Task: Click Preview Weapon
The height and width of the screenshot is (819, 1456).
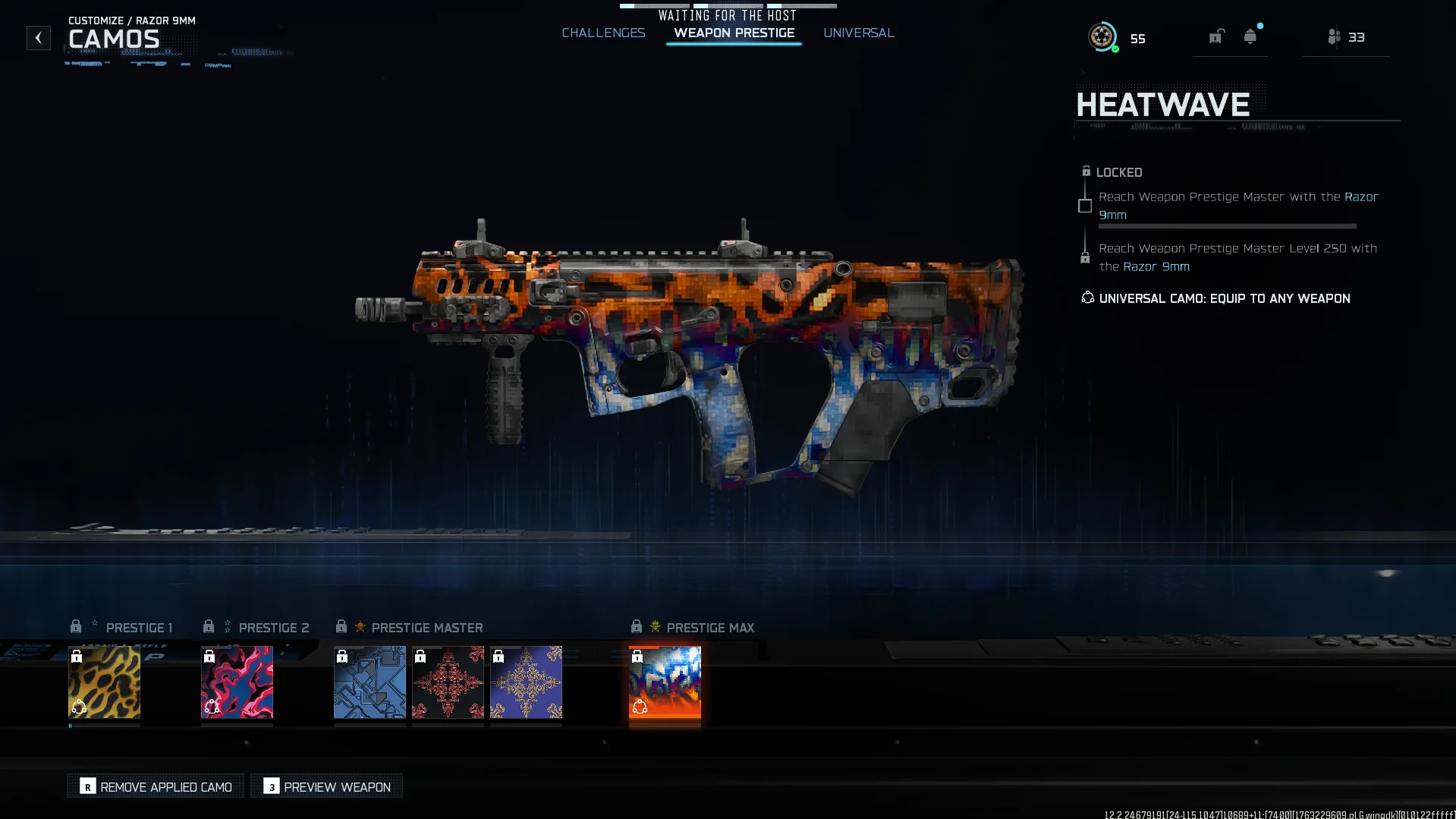Action: (x=325, y=786)
